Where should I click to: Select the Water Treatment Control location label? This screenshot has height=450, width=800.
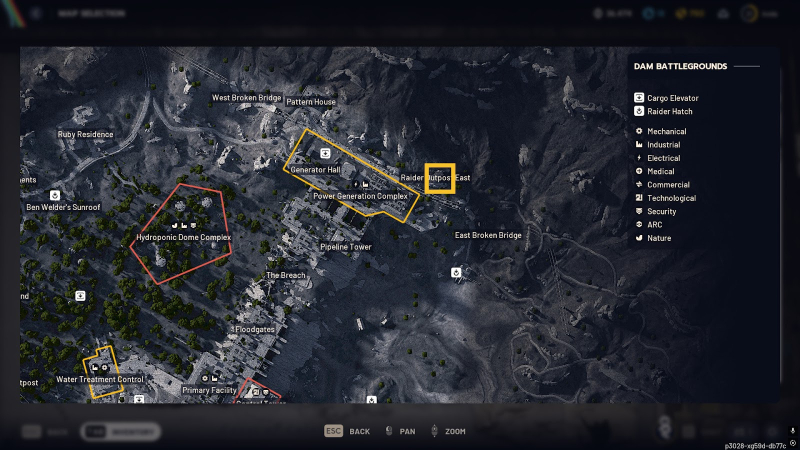coord(100,380)
